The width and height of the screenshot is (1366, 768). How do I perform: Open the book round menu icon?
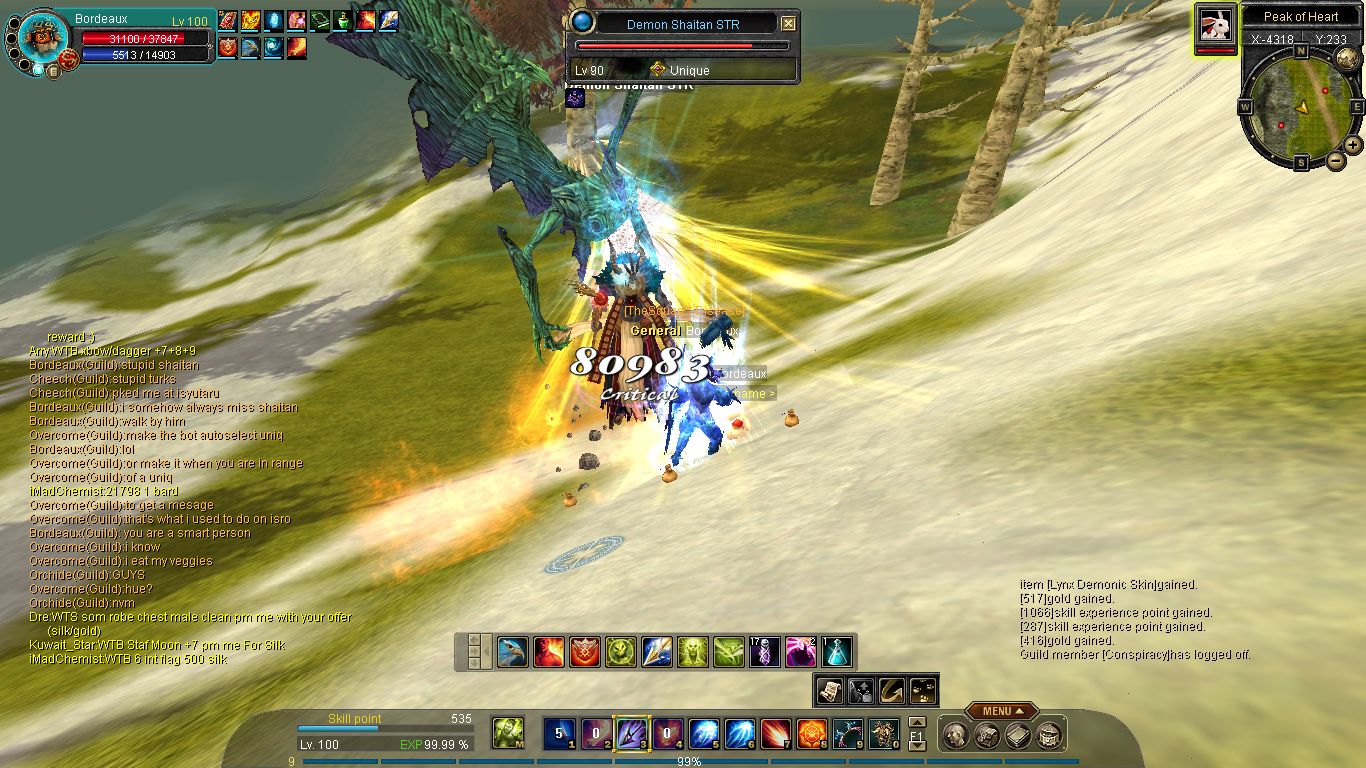pos(1017,736)
